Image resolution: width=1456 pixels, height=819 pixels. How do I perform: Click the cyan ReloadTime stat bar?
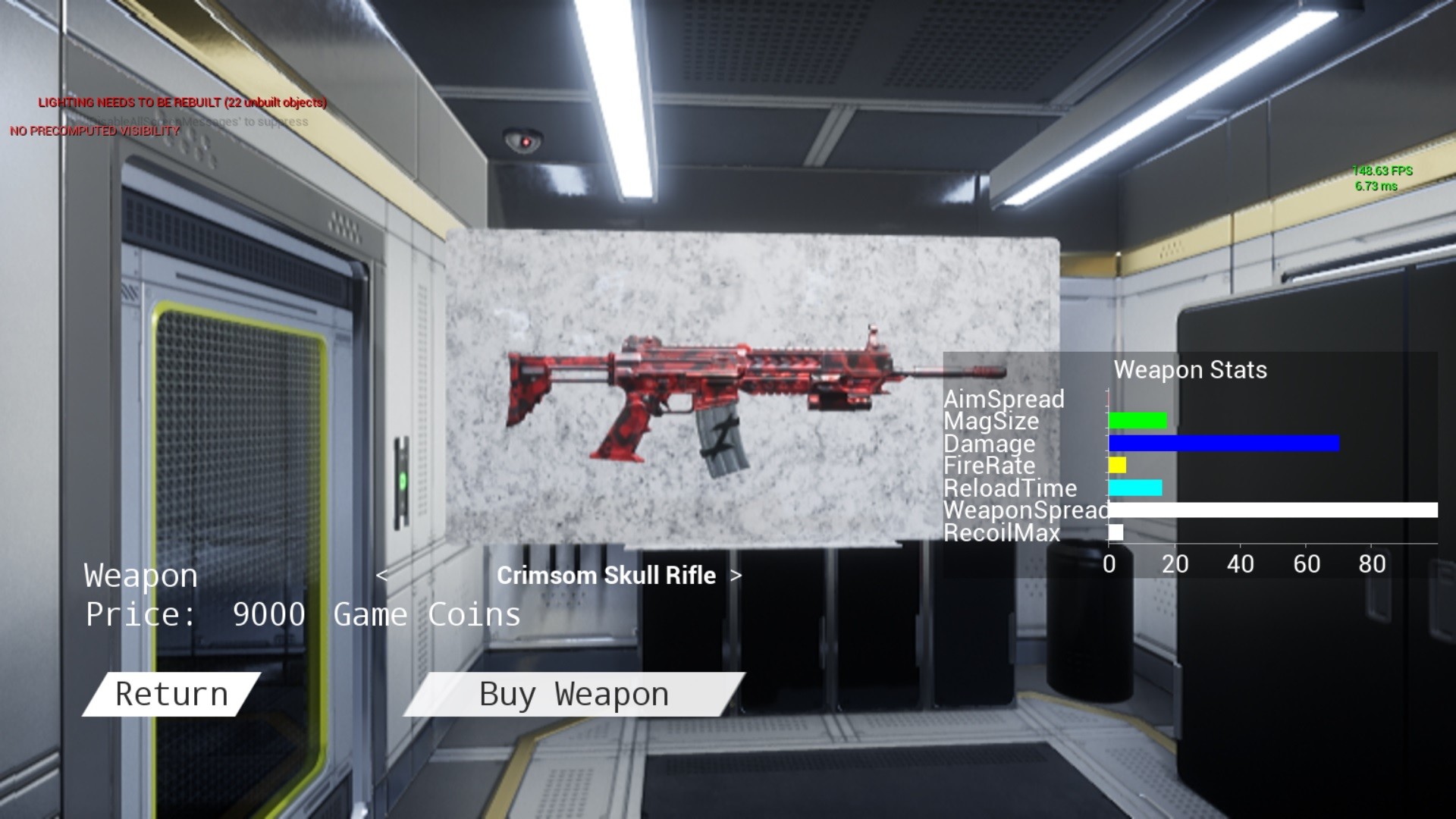click(x=1135, y=488)
